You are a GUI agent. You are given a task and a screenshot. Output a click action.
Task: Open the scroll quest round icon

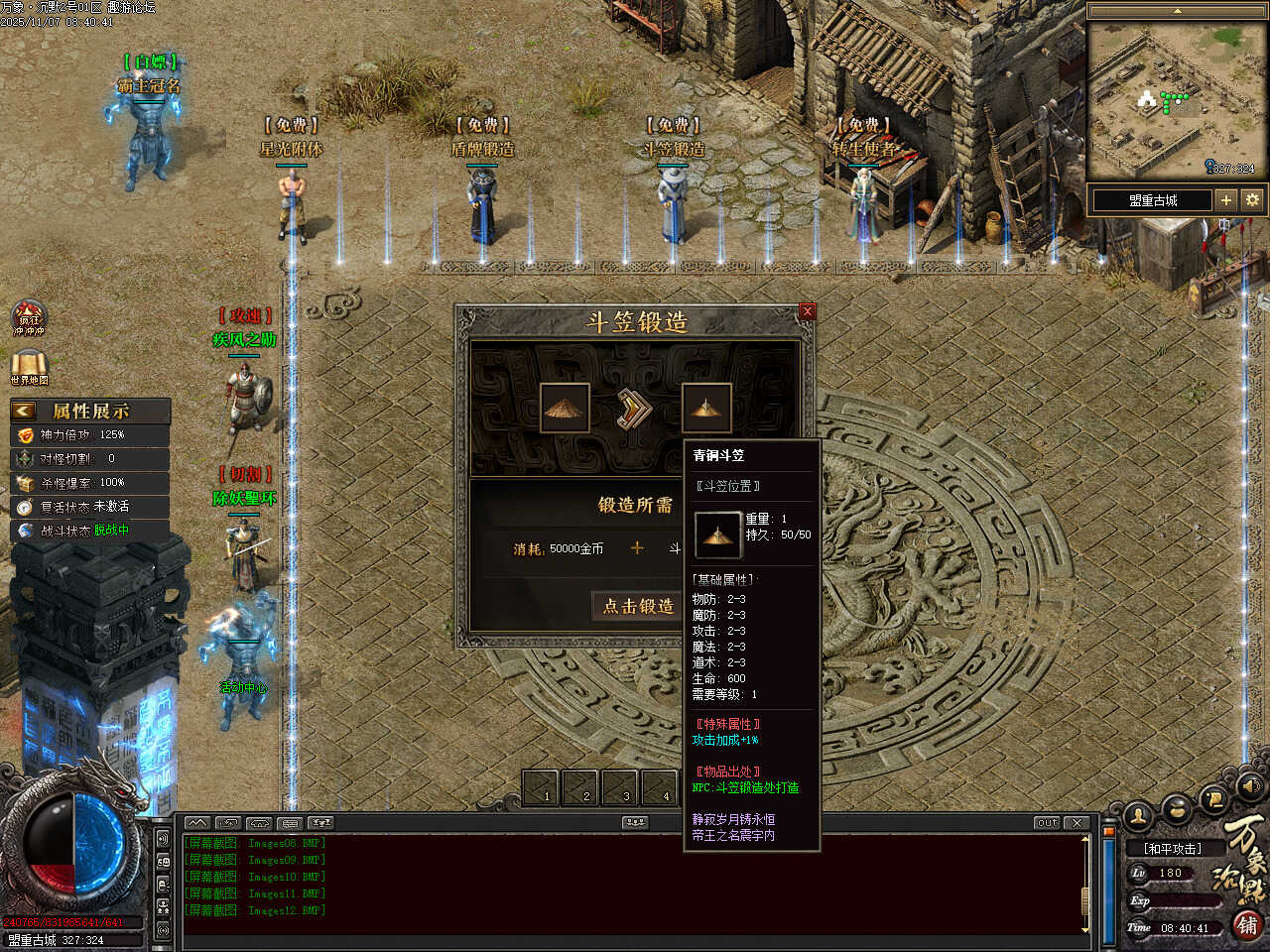[x=1214, y=797]
